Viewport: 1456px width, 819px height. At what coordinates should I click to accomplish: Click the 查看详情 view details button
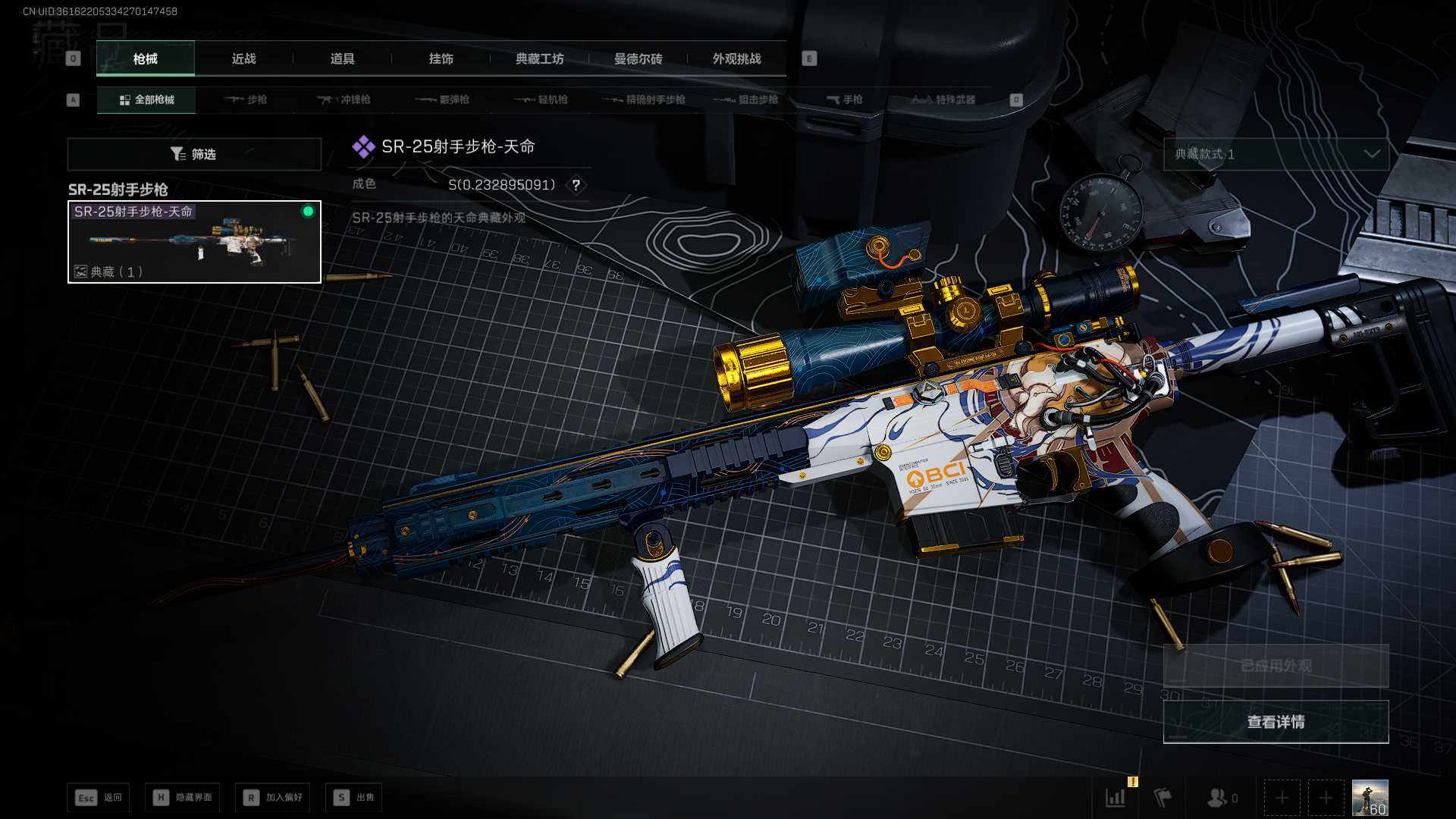[x=1276, y=722]
